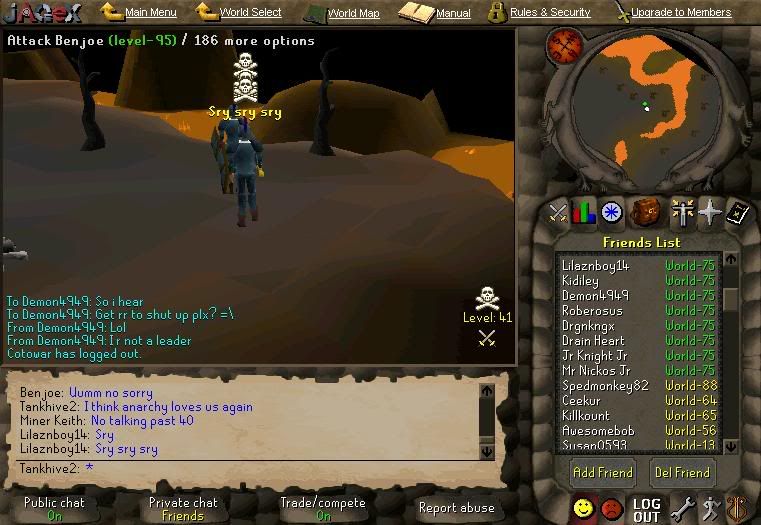Open the wrench options tab

pyautogui.click(x=682, y=509)
